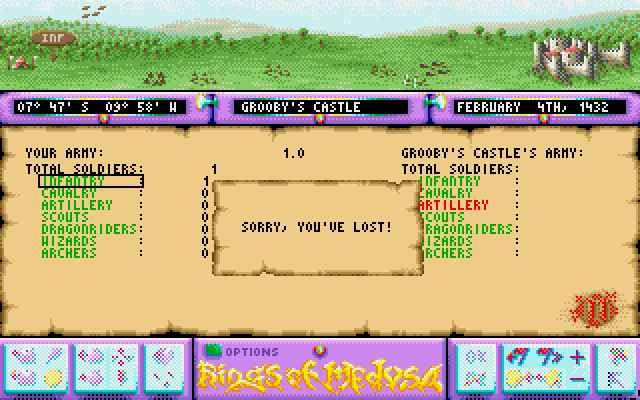Choose Scouts in your army list
The height and width of the screenshot is (400, 640).
point(65,217)
